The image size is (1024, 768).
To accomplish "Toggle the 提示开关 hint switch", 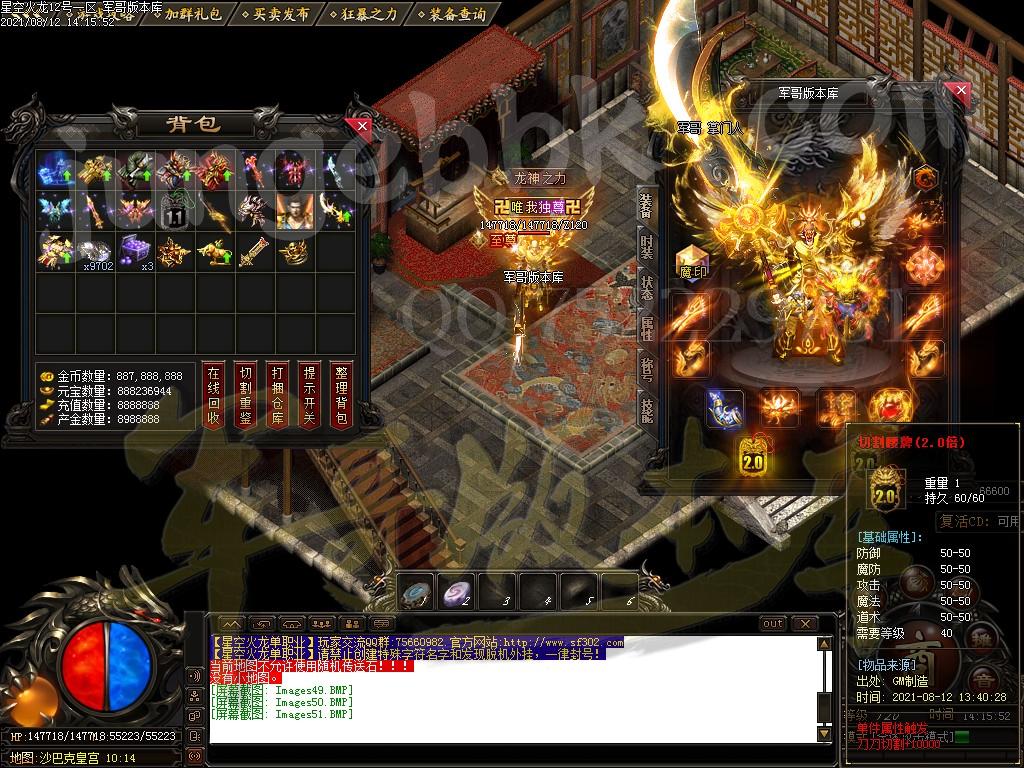I will 310,396.
